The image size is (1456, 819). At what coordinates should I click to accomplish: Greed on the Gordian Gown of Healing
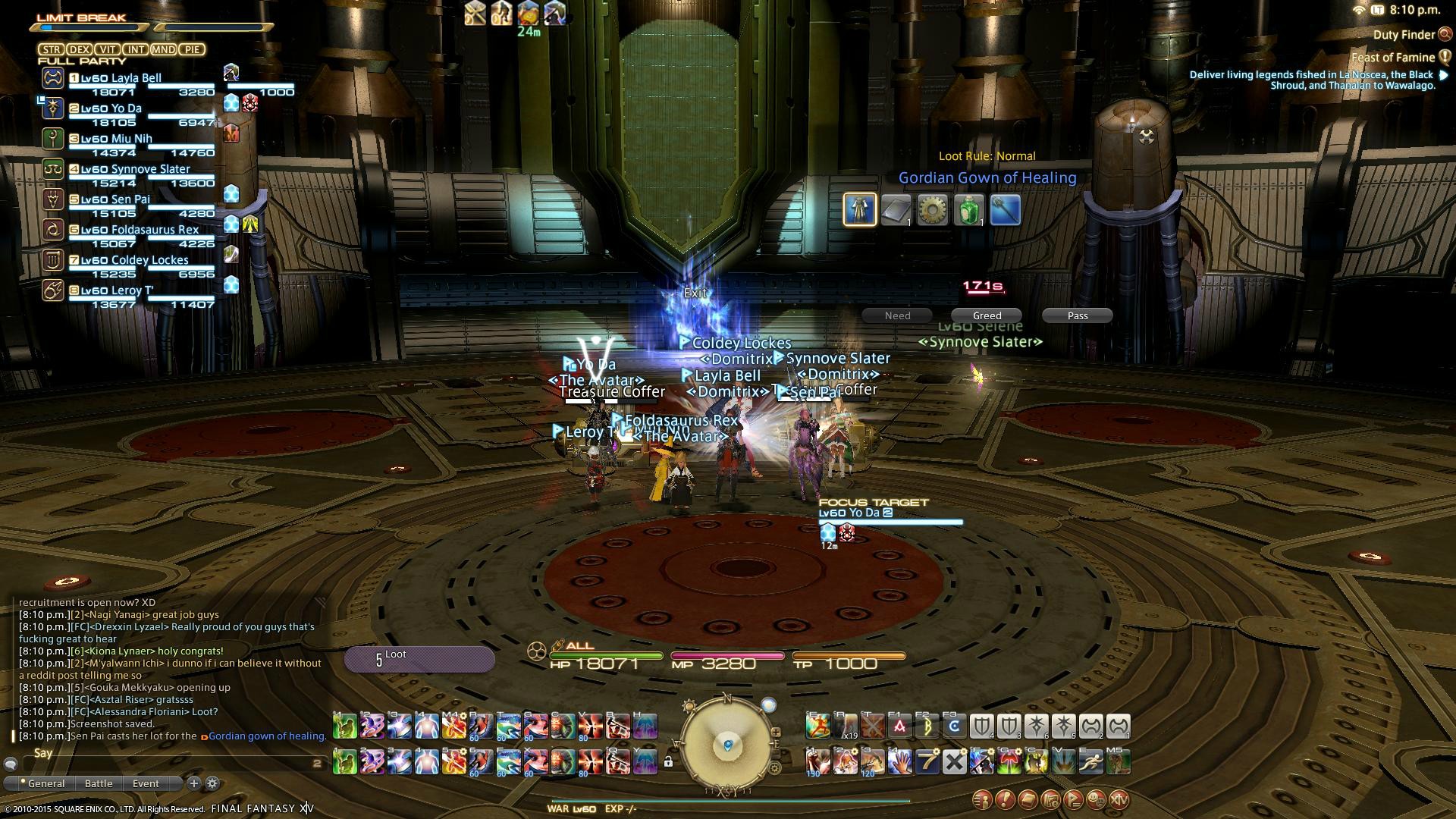point(987,315)
